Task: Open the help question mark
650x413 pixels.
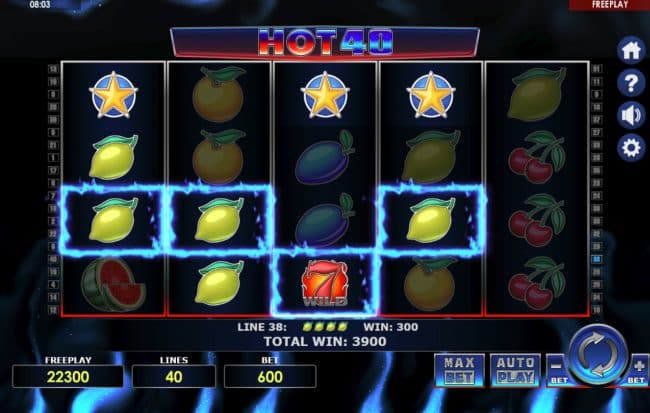Action: point(631,82)
